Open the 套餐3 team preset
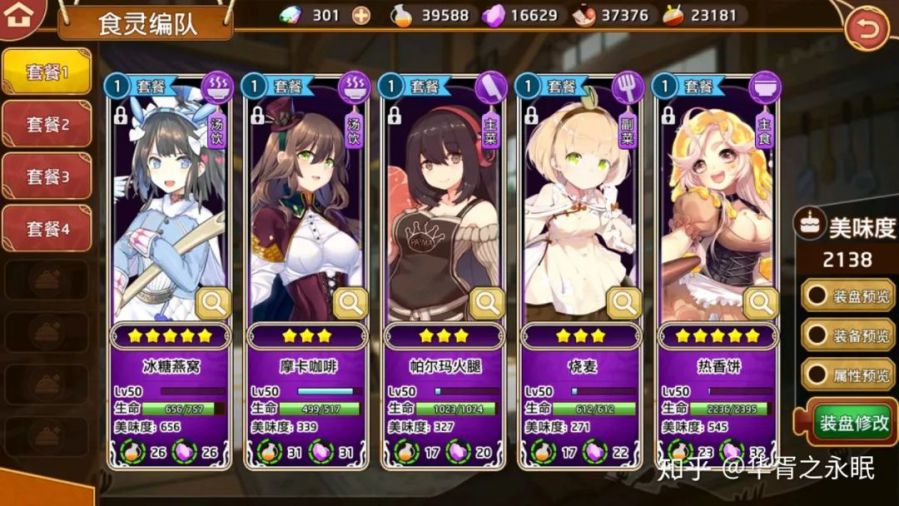The width and height of the screenshot is (899, 506). click(47, 177)
